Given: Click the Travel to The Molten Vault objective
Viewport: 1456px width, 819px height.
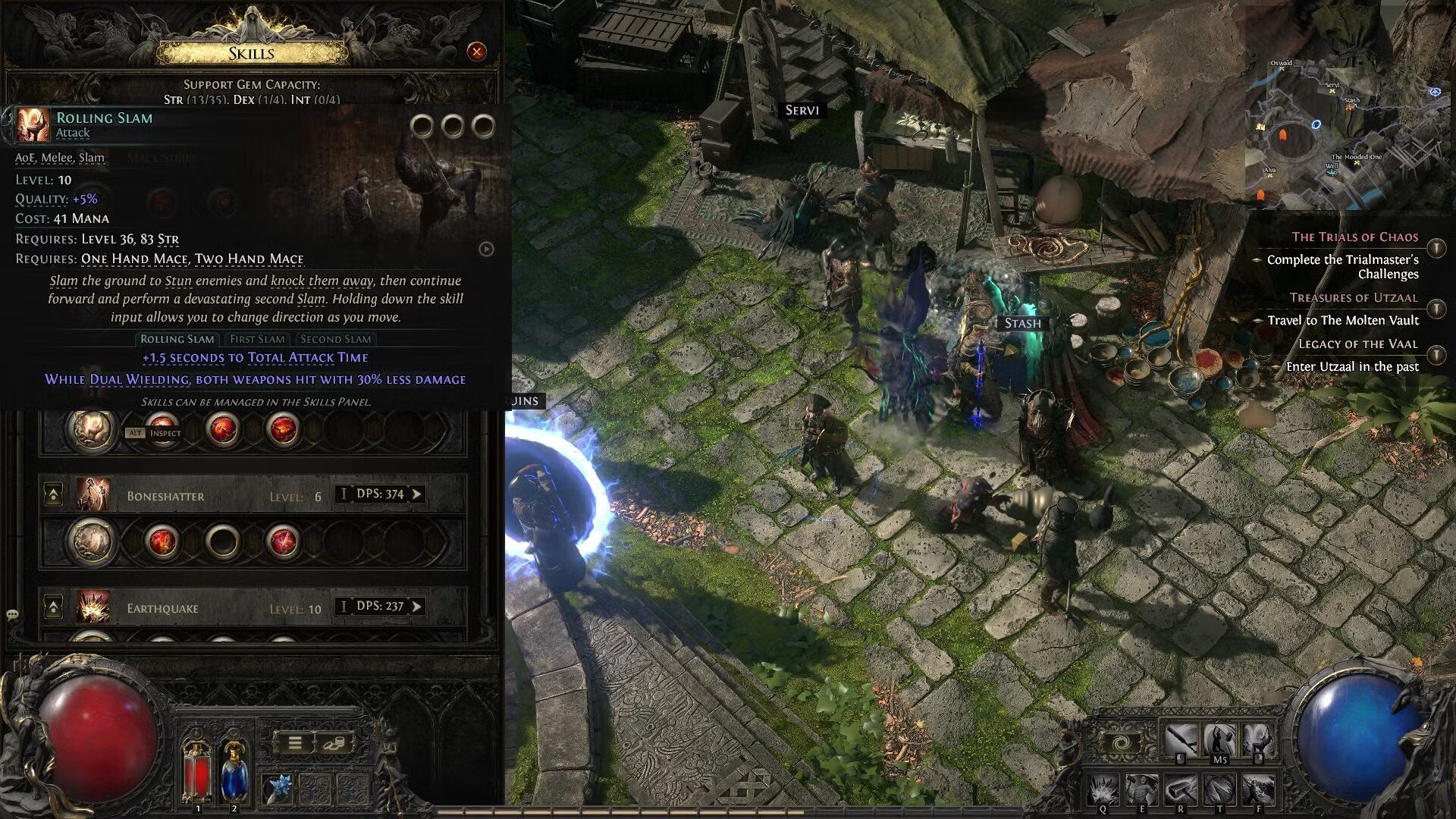Looking at the screenshot, I should point(1342,321).
